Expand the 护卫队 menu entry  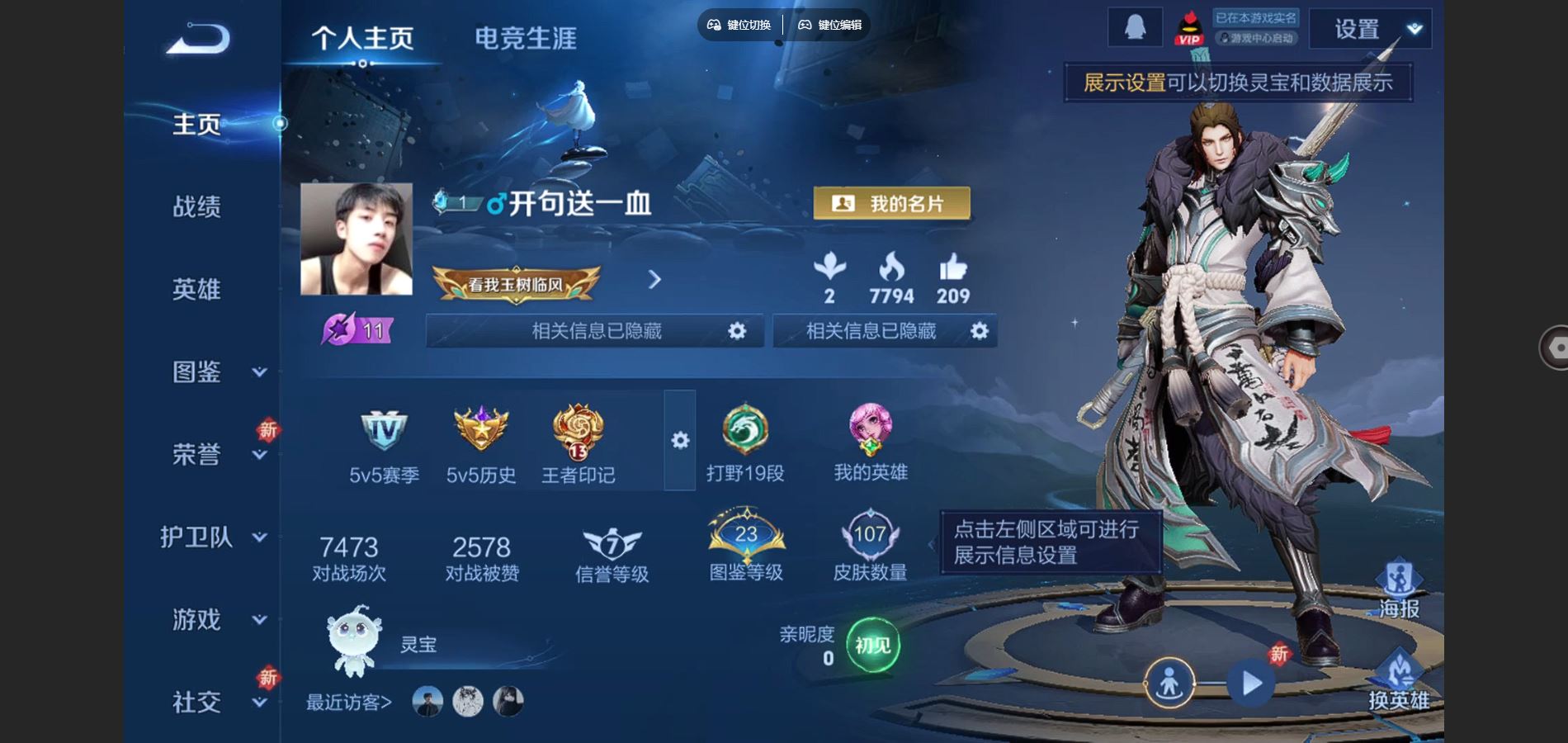click(x=213, y=537)
